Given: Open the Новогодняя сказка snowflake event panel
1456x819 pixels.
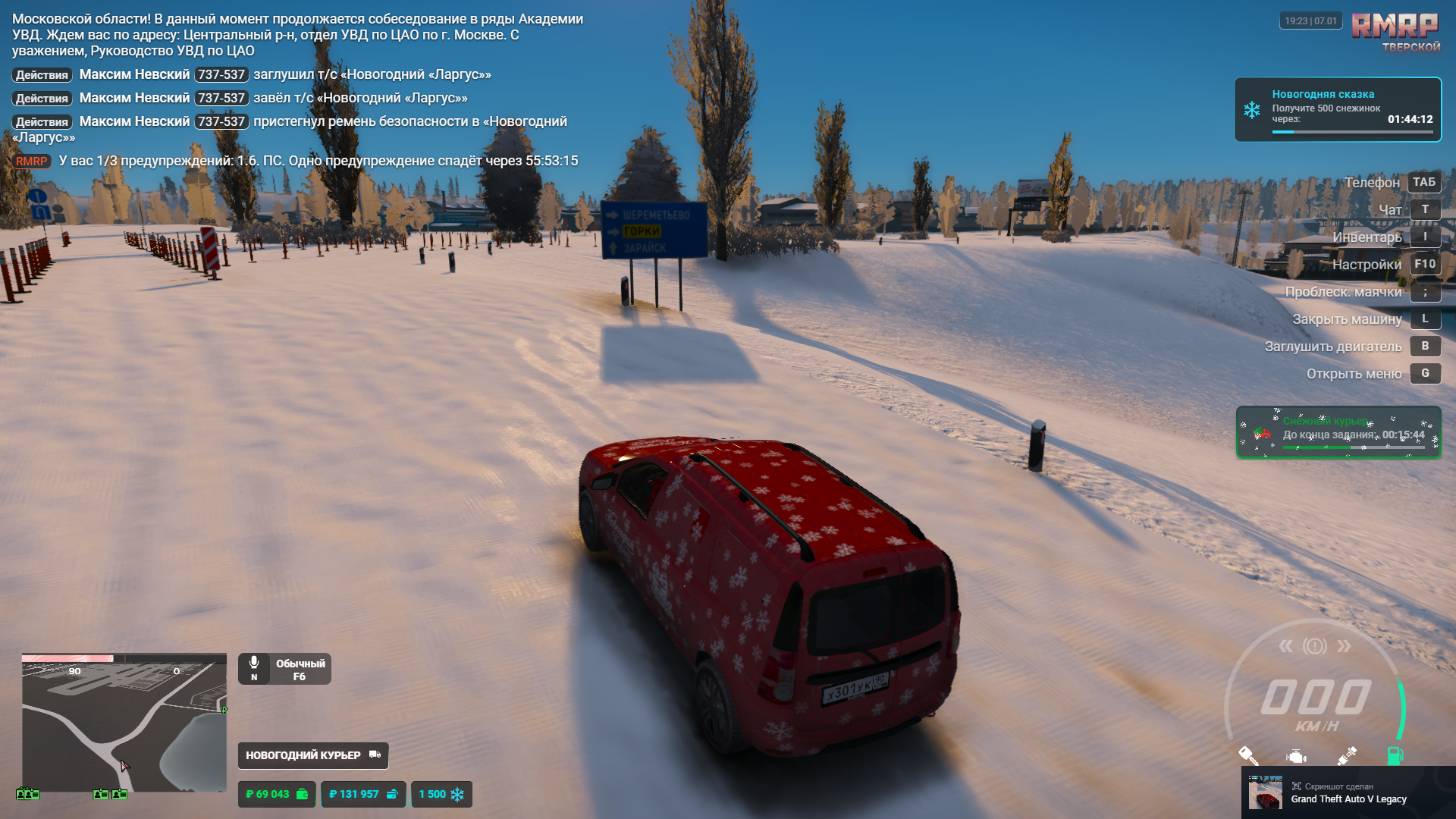Looking at the screenshot, I should point(1338,109).
